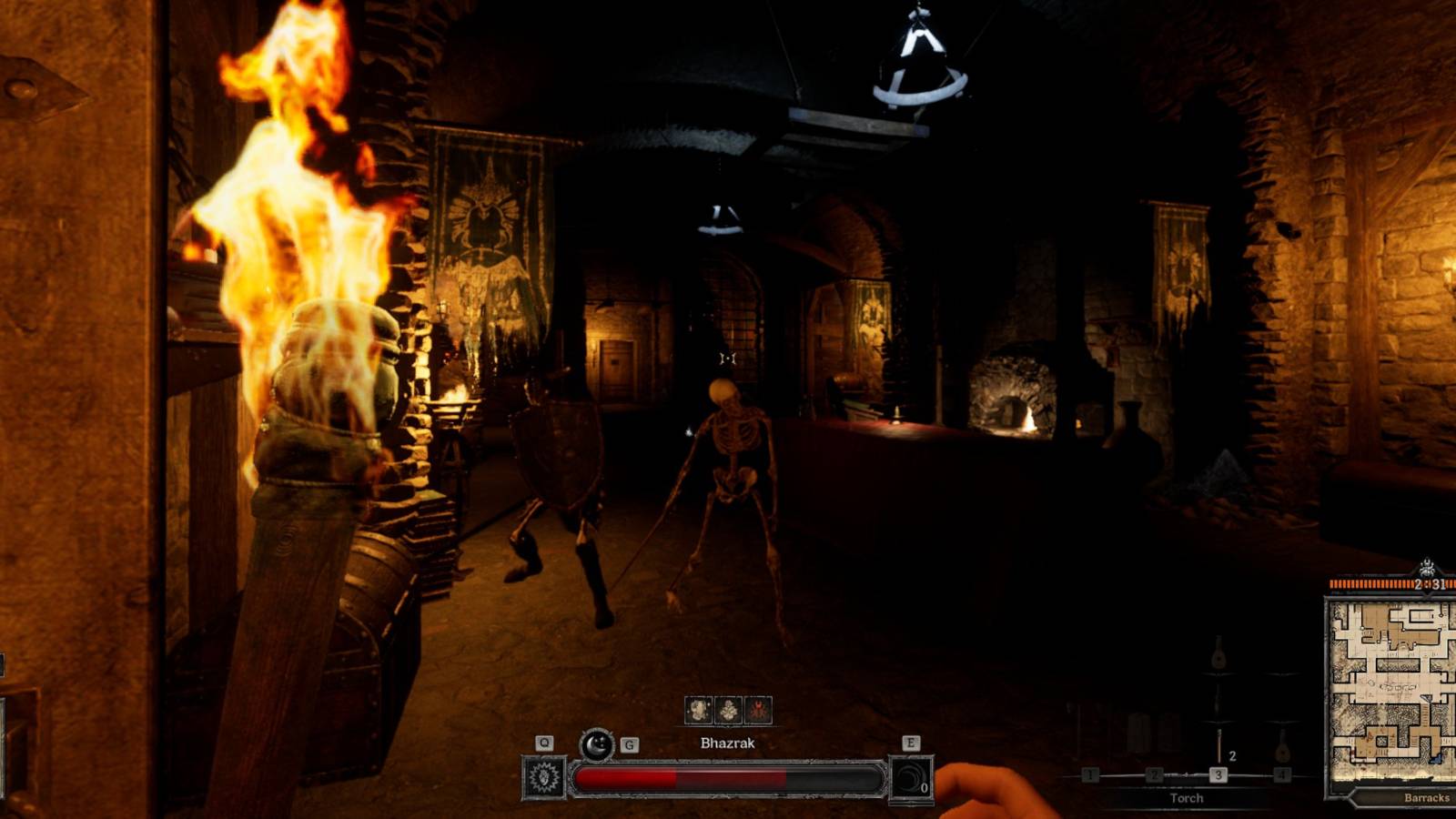Select the torch icon in hotbar slot 3

[1218, 745]
